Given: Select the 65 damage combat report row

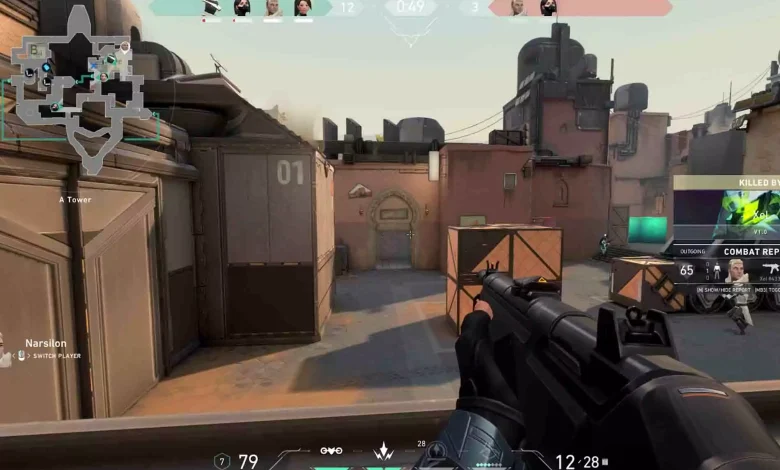Looking at the screenshot, I should (726, 270).
